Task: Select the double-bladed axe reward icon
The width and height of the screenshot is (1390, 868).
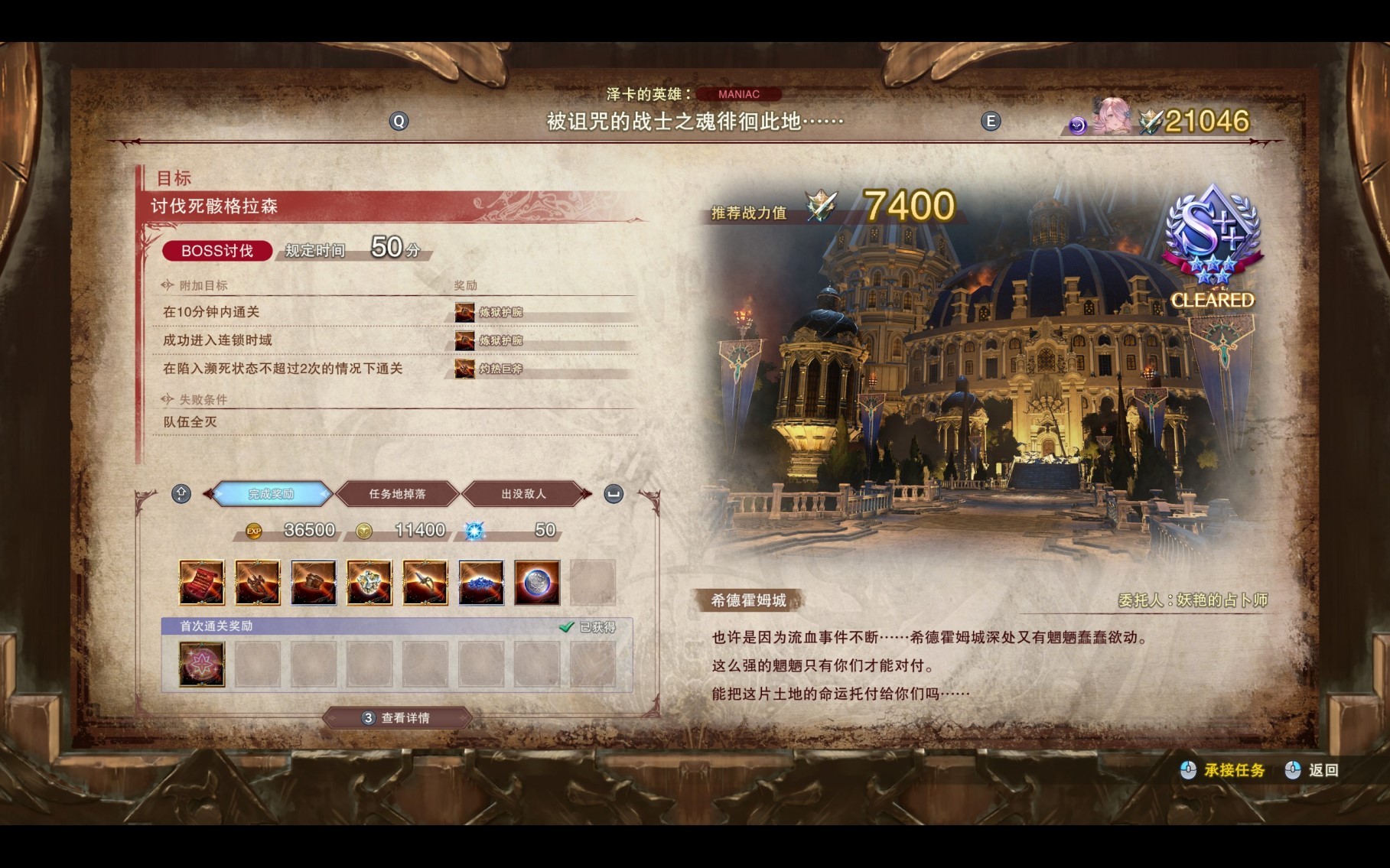Action: pos(258,583)
